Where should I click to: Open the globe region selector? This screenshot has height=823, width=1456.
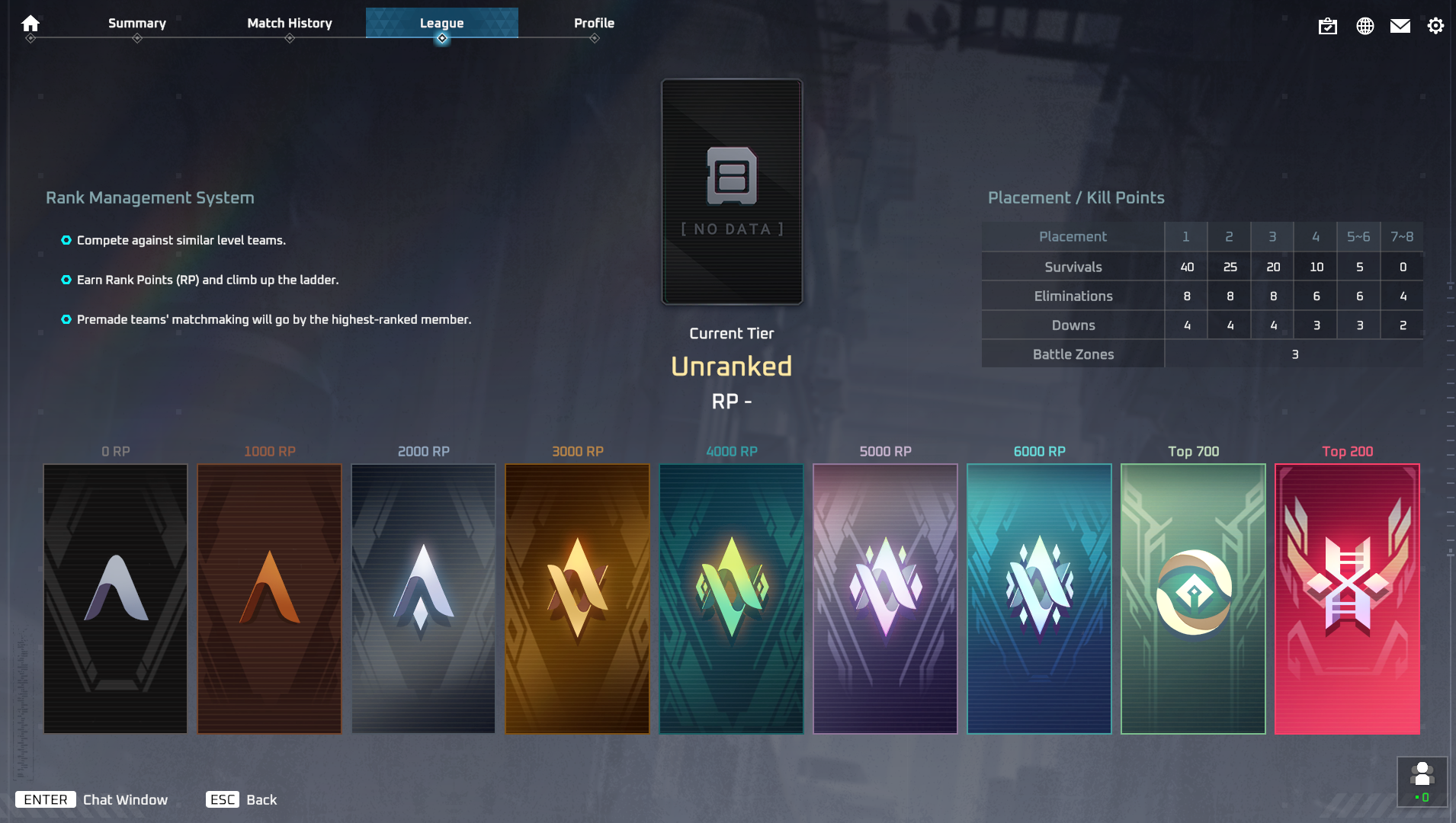point(1365,25)
